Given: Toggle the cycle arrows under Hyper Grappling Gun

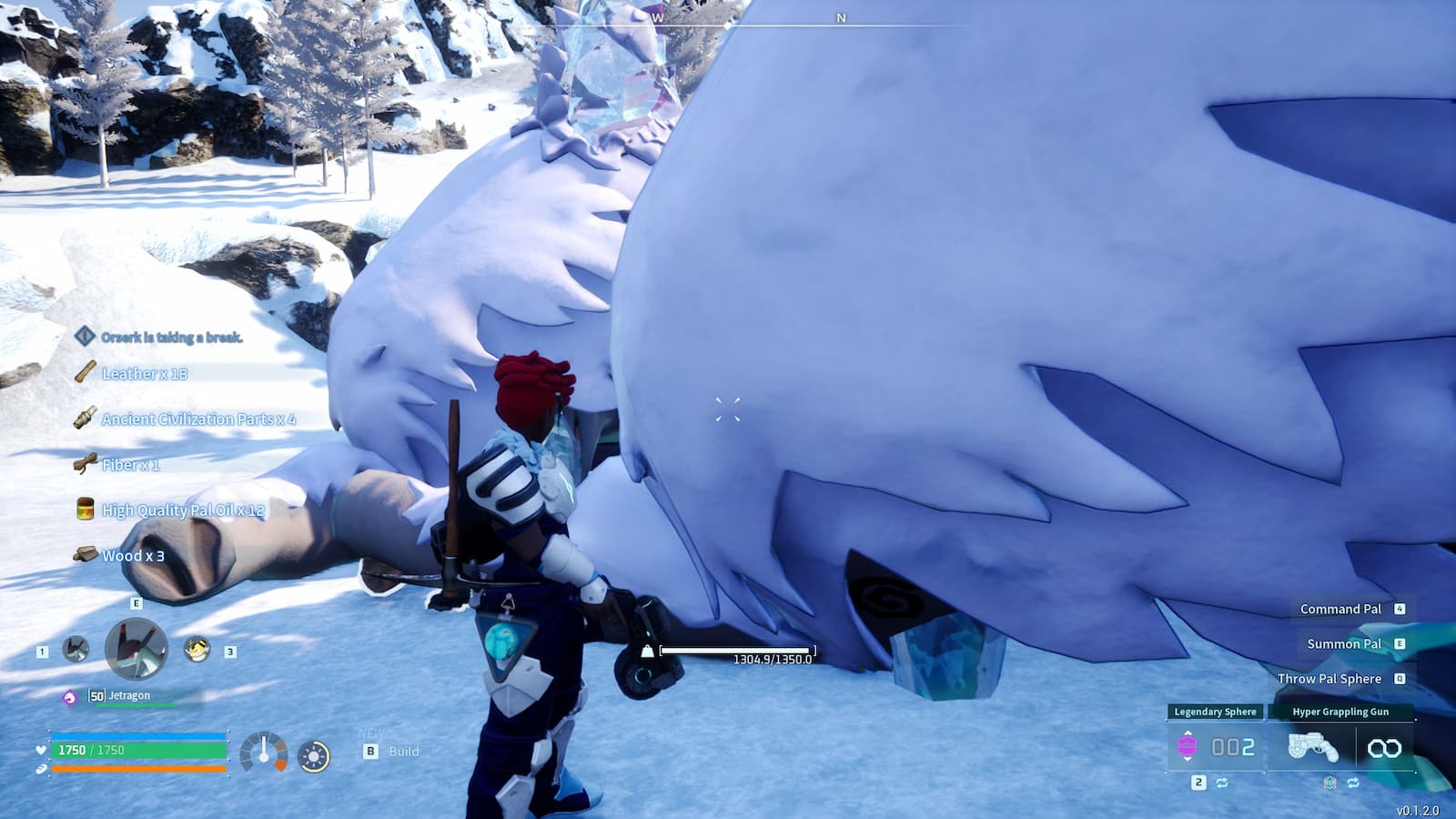Looking at the screenshot, I should [1353, 783].
